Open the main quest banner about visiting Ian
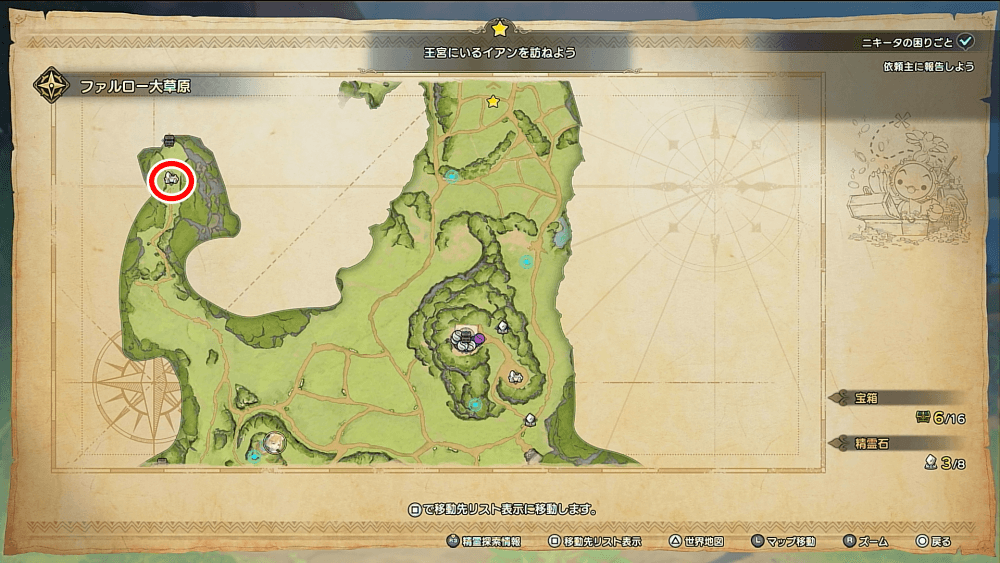Image resolution: width=1000 pixels, height=563 pixels. pyautogui.click(x=498, y=49)
